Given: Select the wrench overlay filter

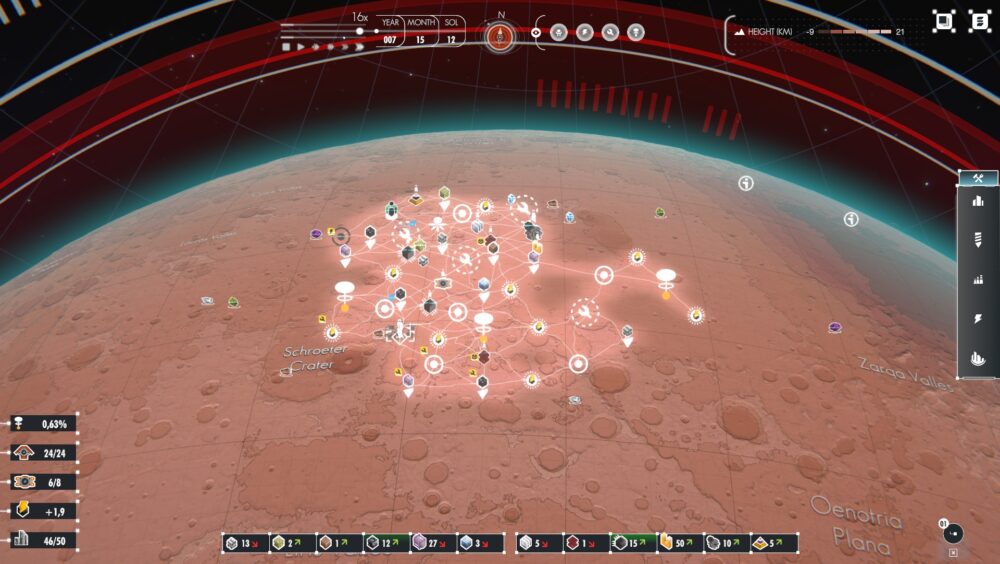Looking at the screenshot, I should pos(610,32).
